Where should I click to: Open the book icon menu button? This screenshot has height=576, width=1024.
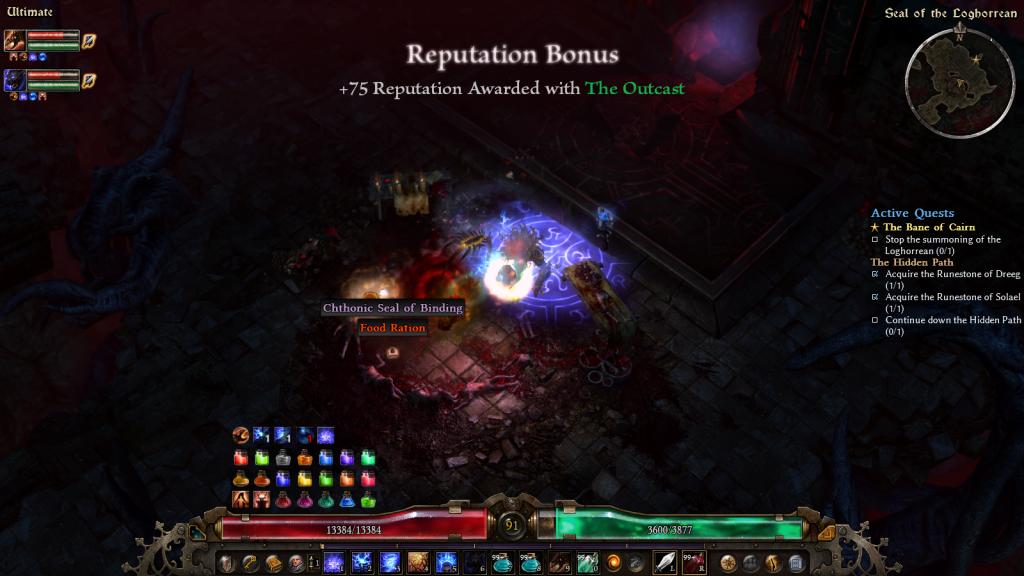point(273,562)
